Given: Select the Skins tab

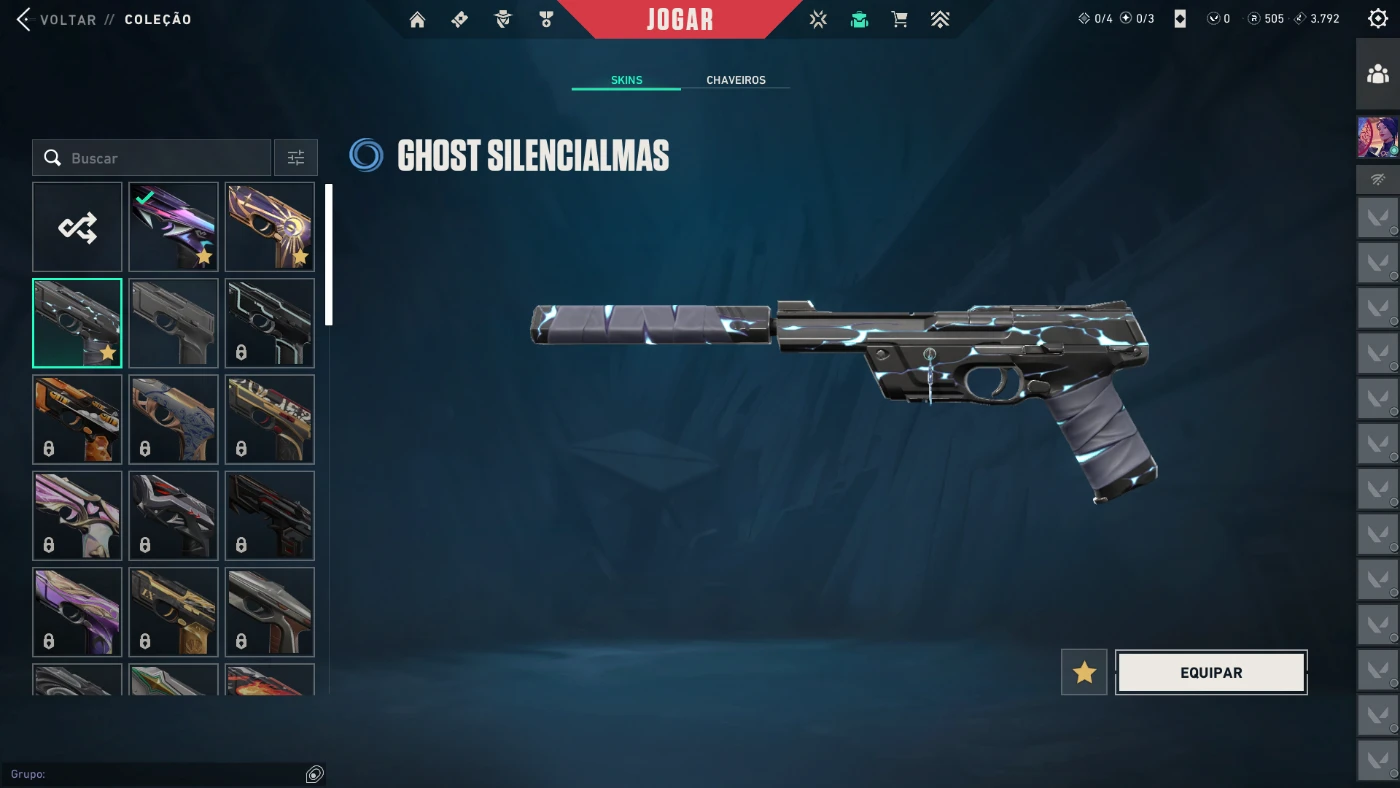Looking at the screenshot, I should click(x=626, y=80).
